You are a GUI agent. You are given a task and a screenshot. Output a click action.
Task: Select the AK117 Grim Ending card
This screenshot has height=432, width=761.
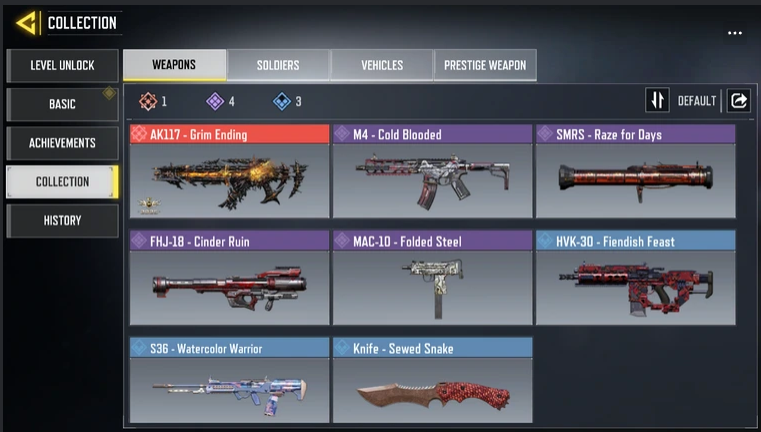(229, 172)
